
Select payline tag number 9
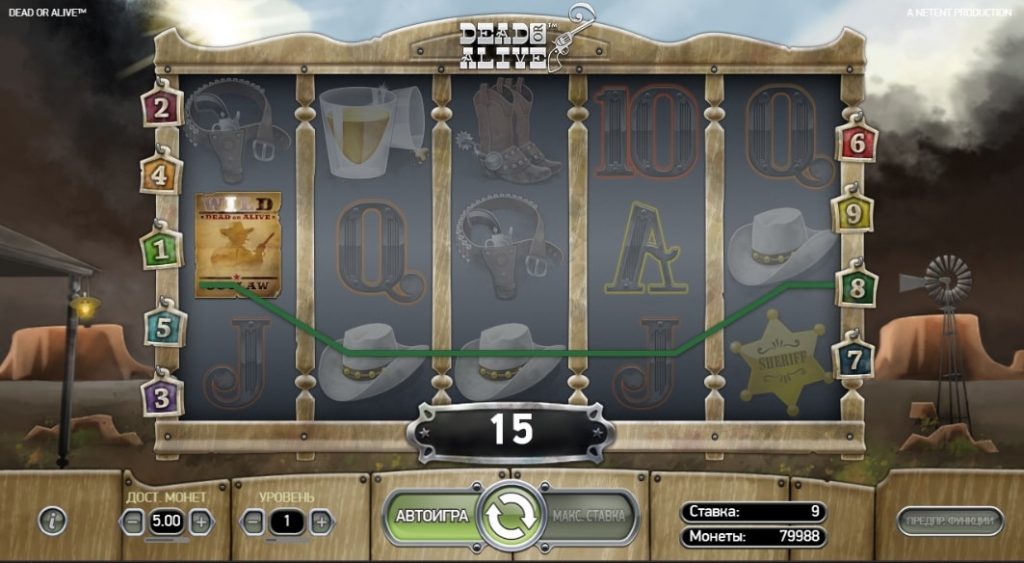(853, 213)
